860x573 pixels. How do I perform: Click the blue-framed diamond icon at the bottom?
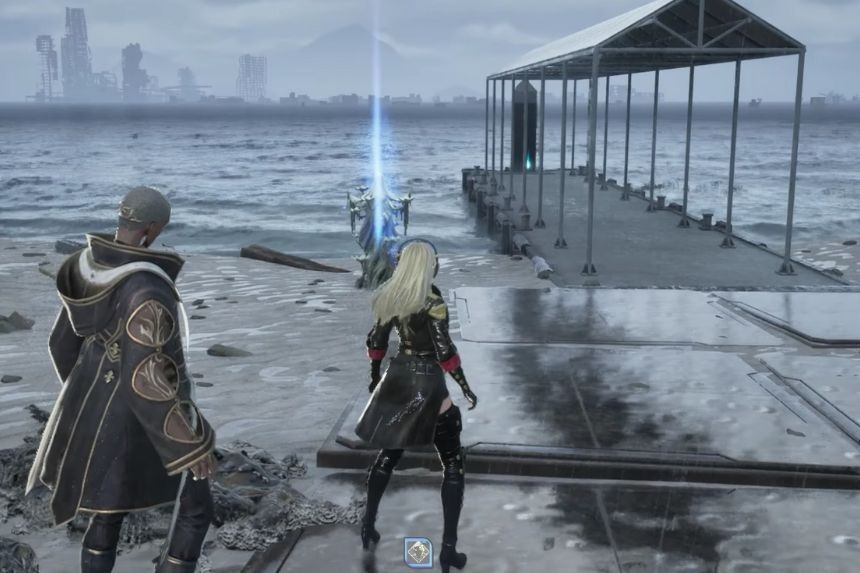point(418,551)
